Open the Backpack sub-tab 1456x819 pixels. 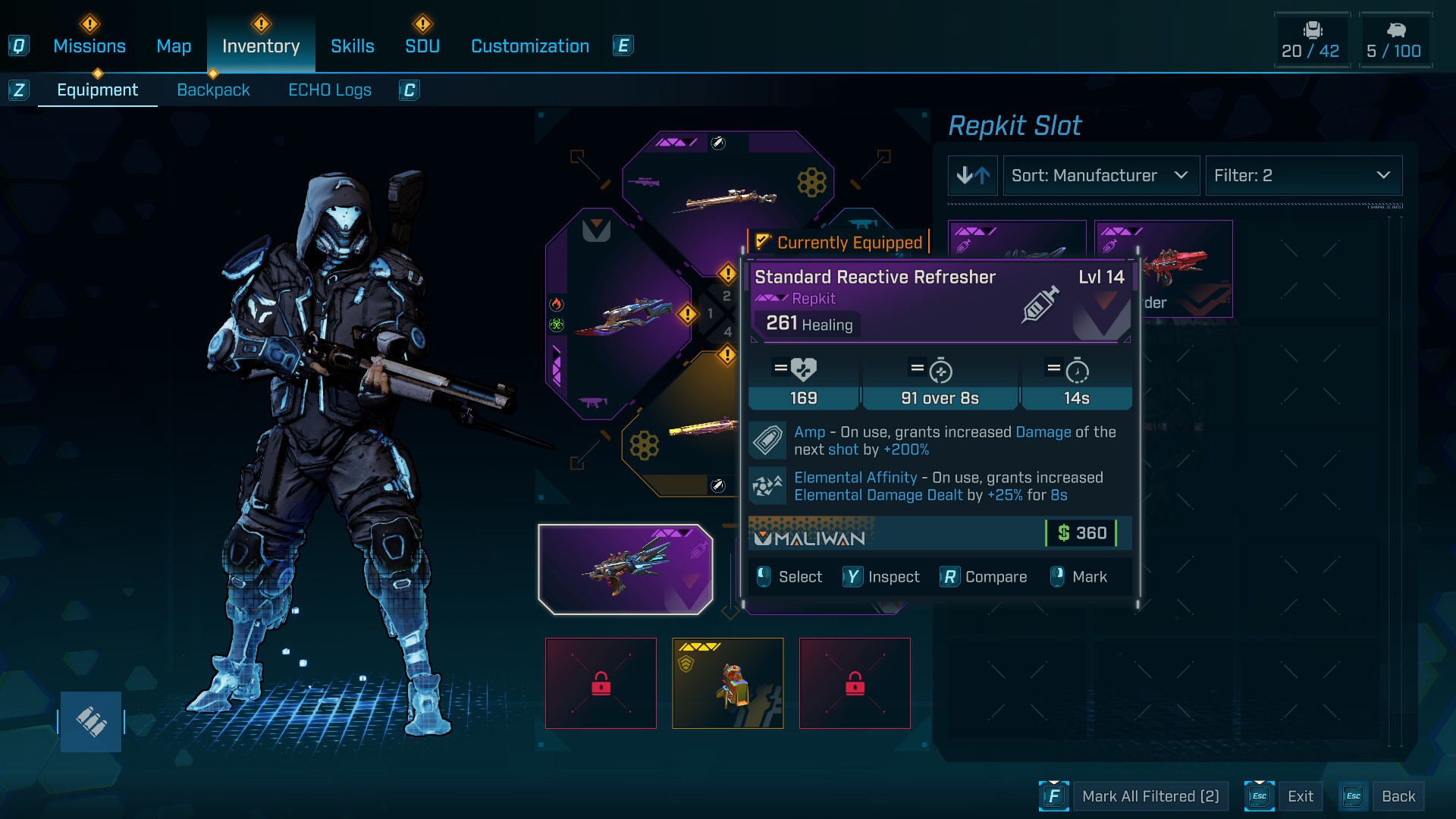pyautogui.click(x=213, y=90)
